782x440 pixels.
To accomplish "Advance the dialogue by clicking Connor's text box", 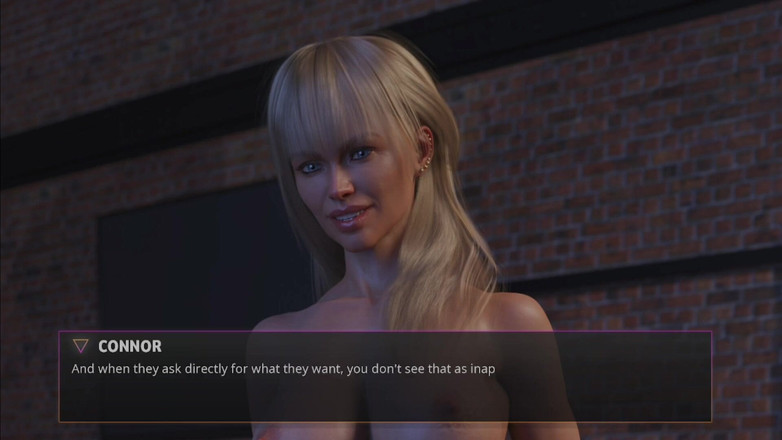I will coord(385,385).
